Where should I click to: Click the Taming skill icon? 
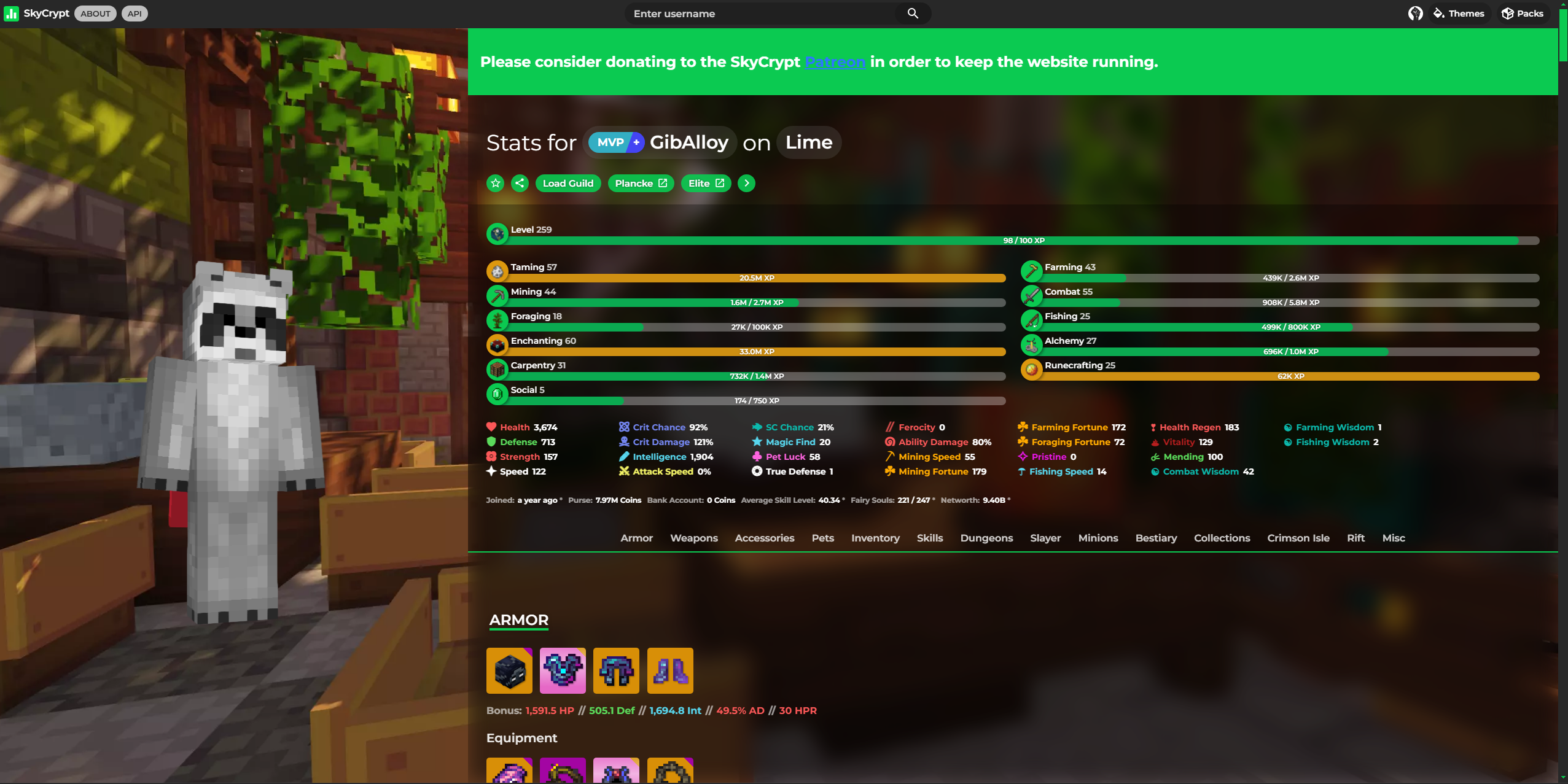pyautogui.click(x=497, y=271)
